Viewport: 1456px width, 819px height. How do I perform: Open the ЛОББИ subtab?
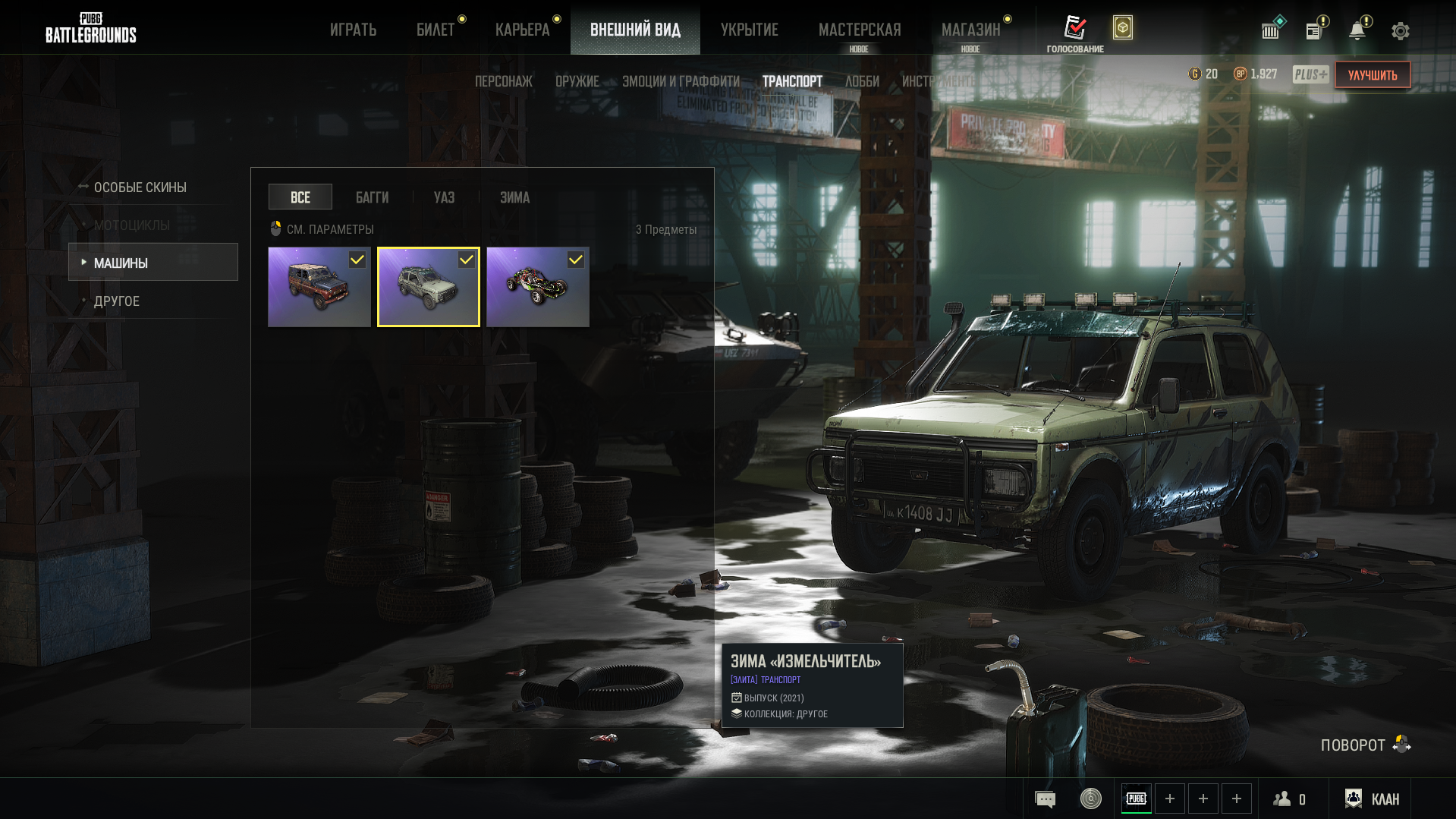[862, 81]
